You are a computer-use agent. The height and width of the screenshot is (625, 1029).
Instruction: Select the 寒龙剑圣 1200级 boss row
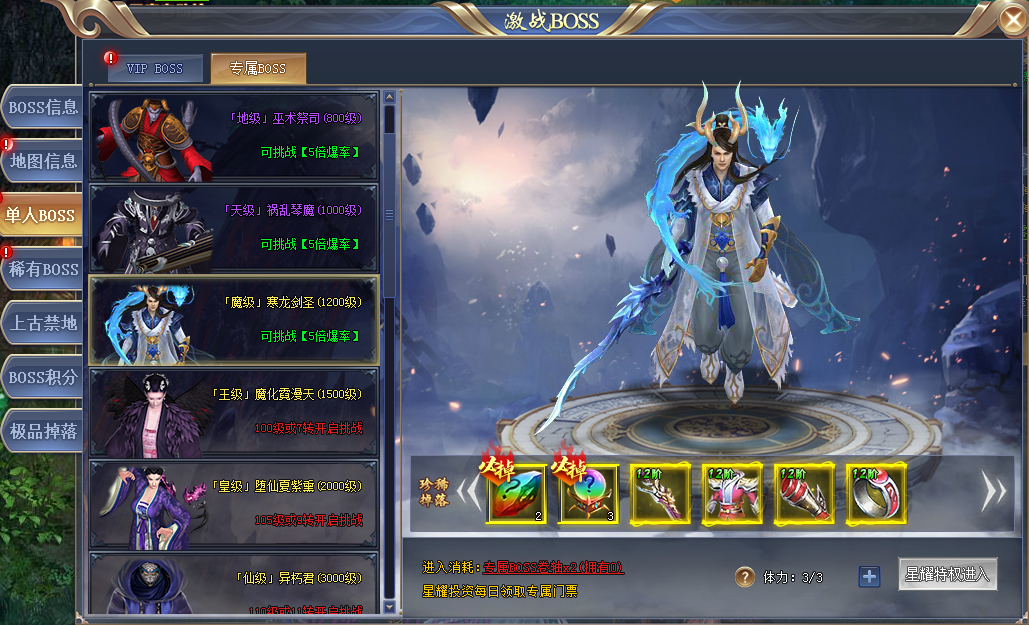(x=234, y=320)
